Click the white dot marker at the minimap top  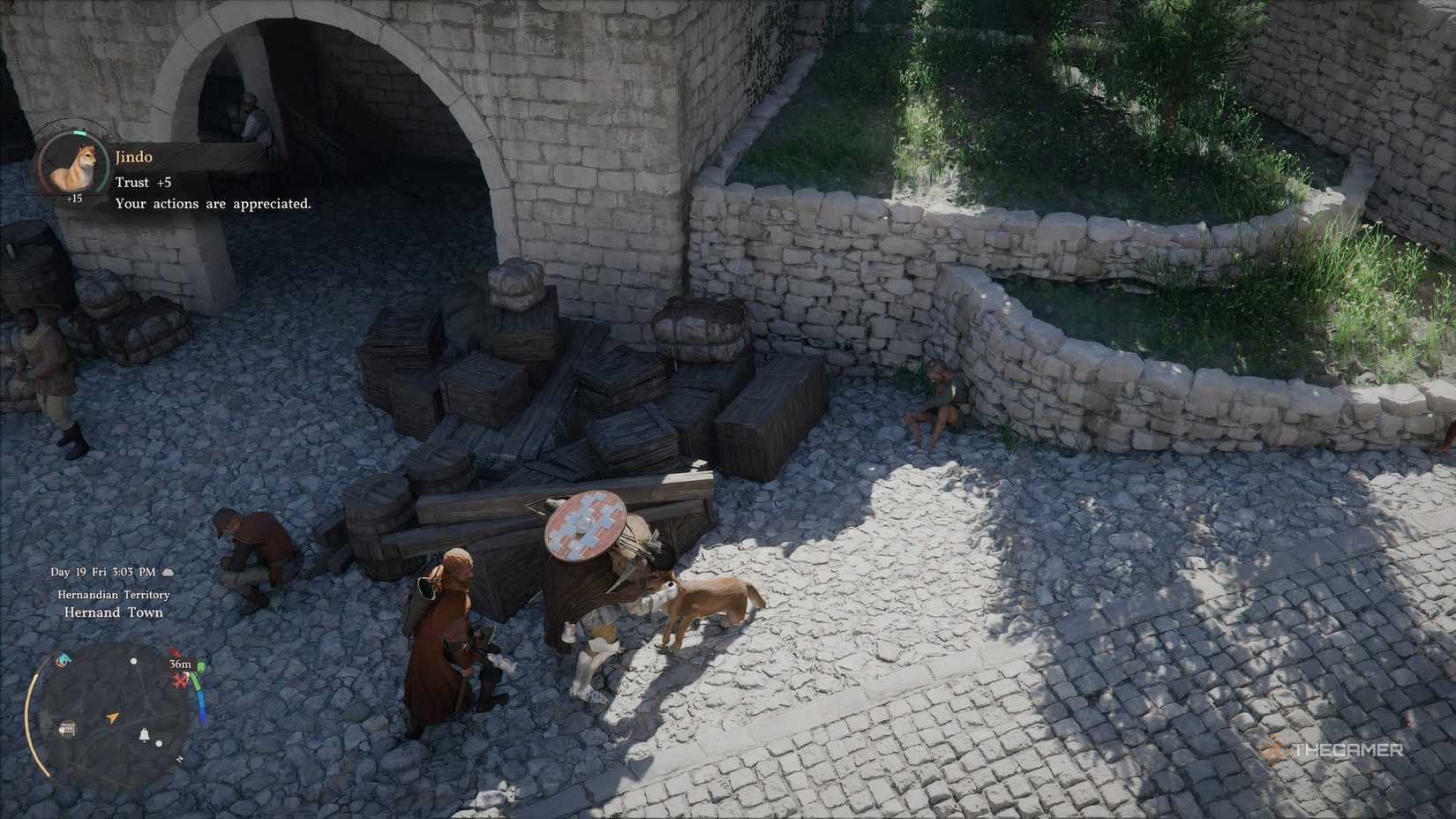click(x=133, y=661)
